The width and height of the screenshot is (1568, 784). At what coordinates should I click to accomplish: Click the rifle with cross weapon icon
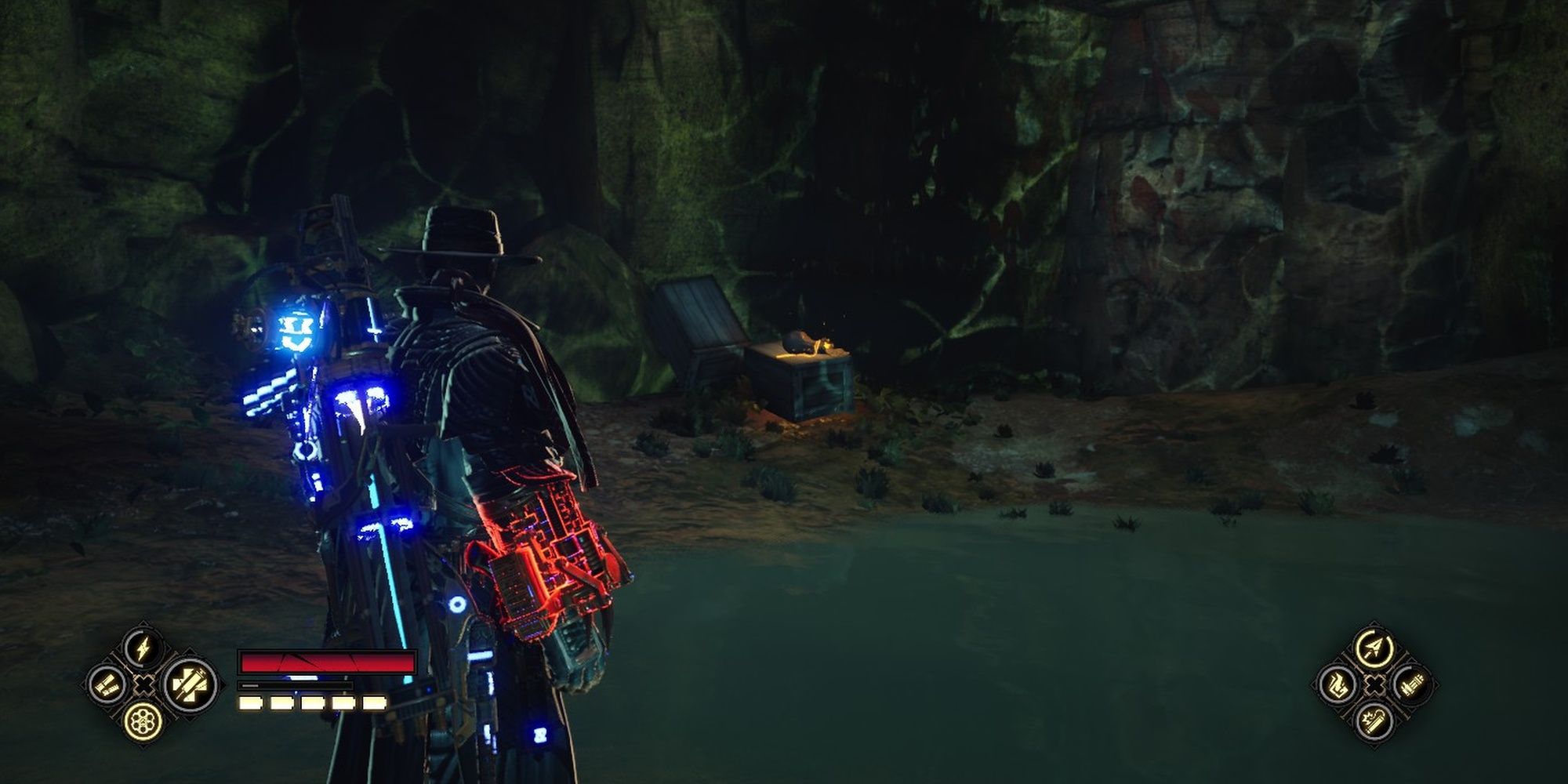193,685
